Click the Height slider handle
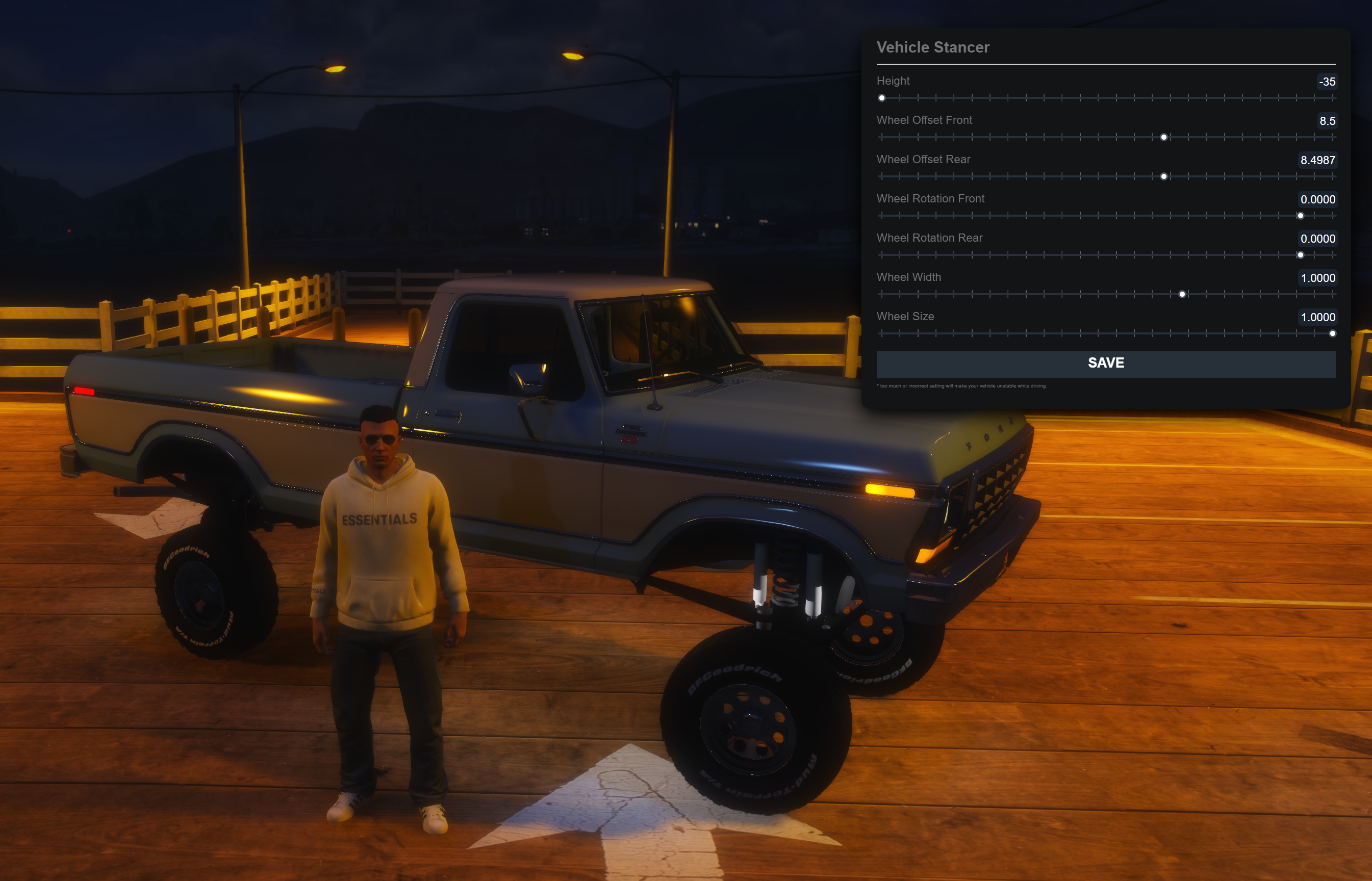This screenshot has width=1372, height=881. point(882,98)
